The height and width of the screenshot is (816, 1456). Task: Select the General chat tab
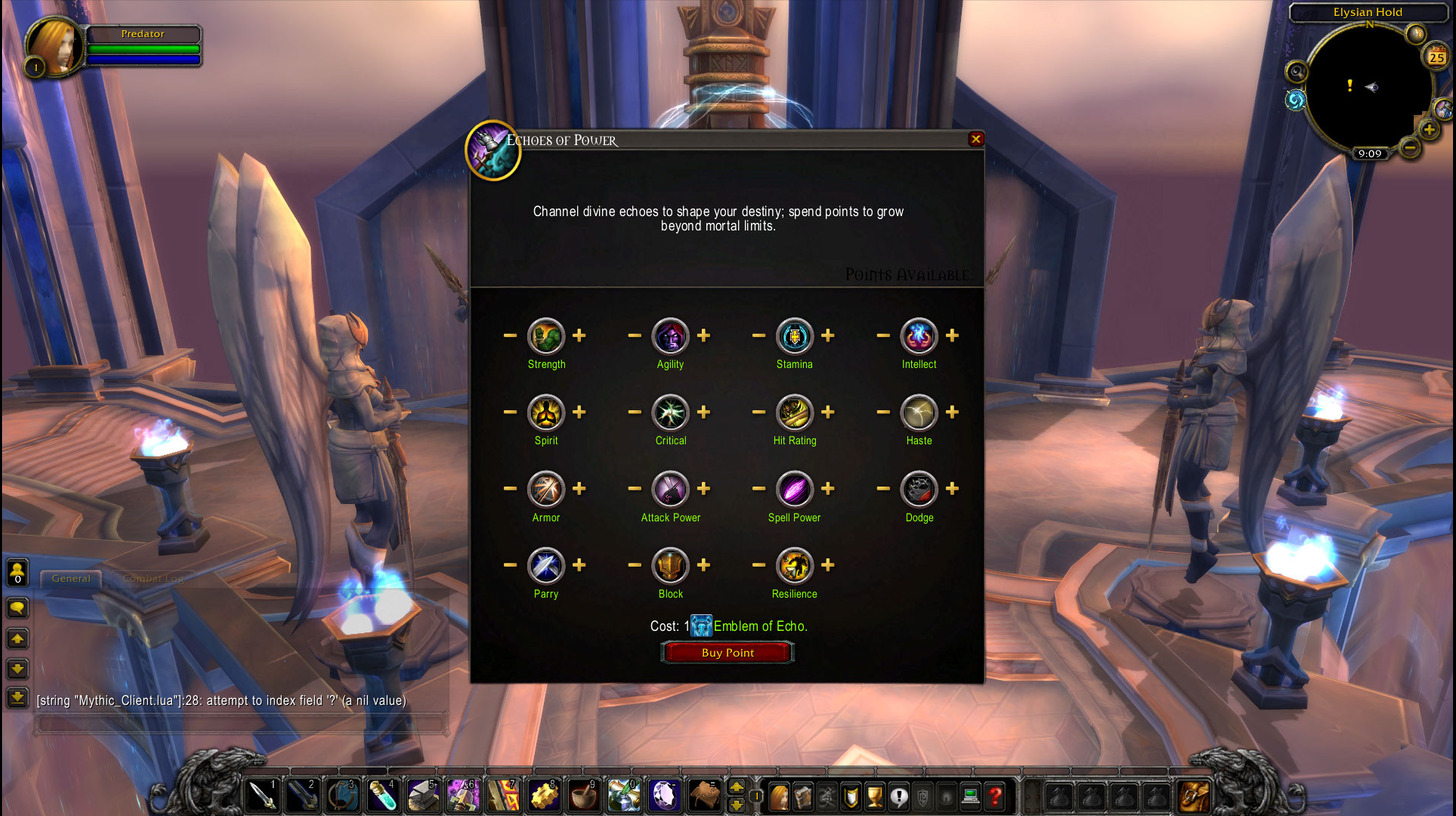click(x=70, y=578)
